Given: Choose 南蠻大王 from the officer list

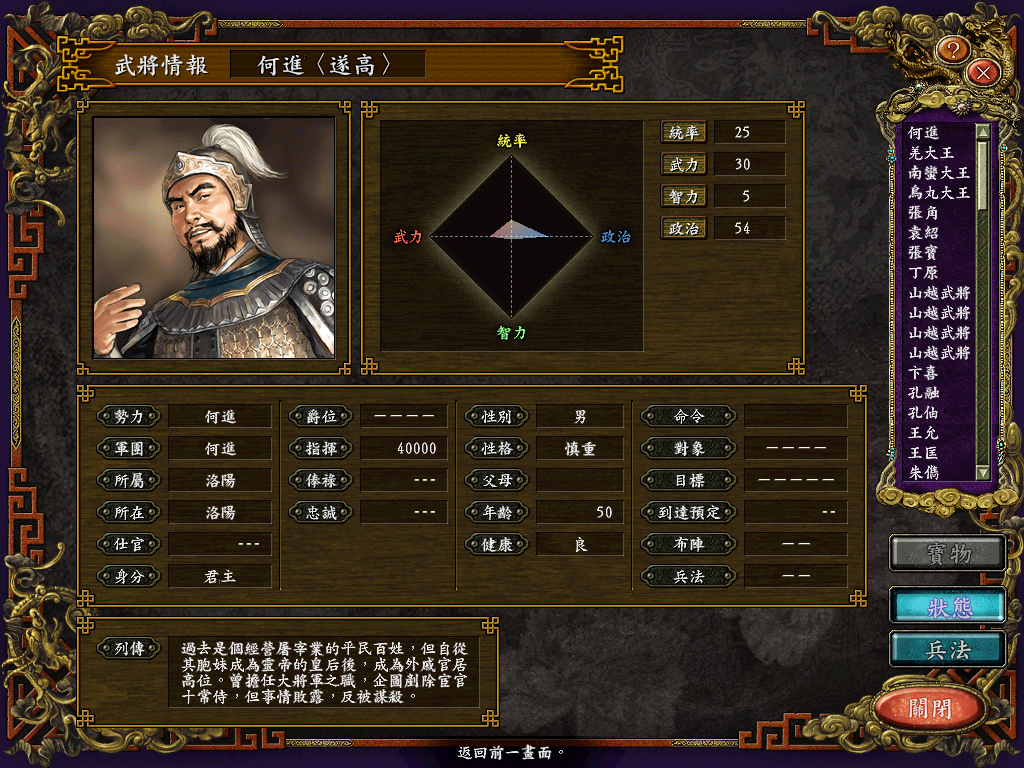Looking at the screenshot, I should (x=938, y=173).
